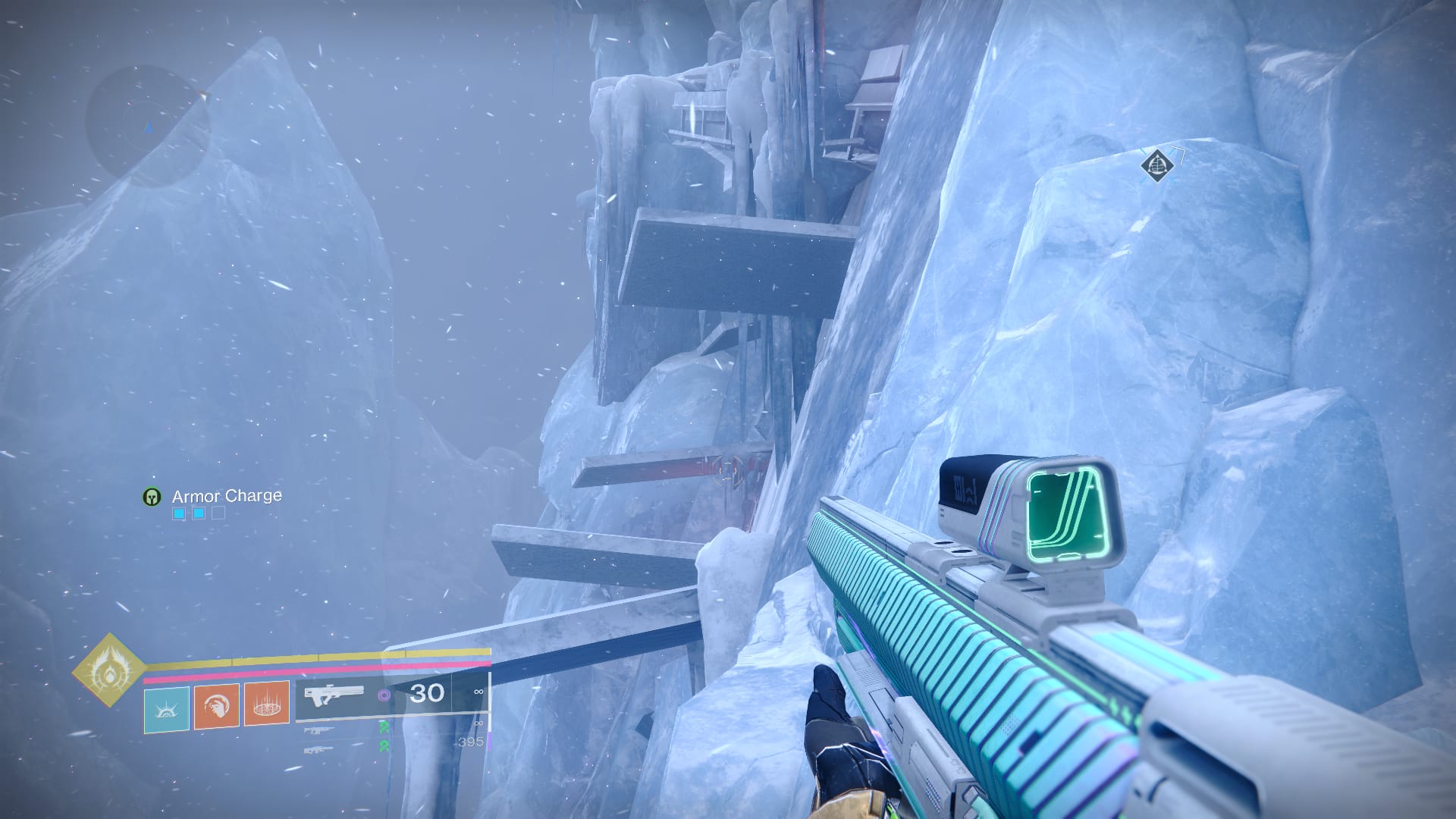Select the Armor Charge helmet icon
Image resolution: width=1456 pixels, height=819 pixels.
pos(152,497)
